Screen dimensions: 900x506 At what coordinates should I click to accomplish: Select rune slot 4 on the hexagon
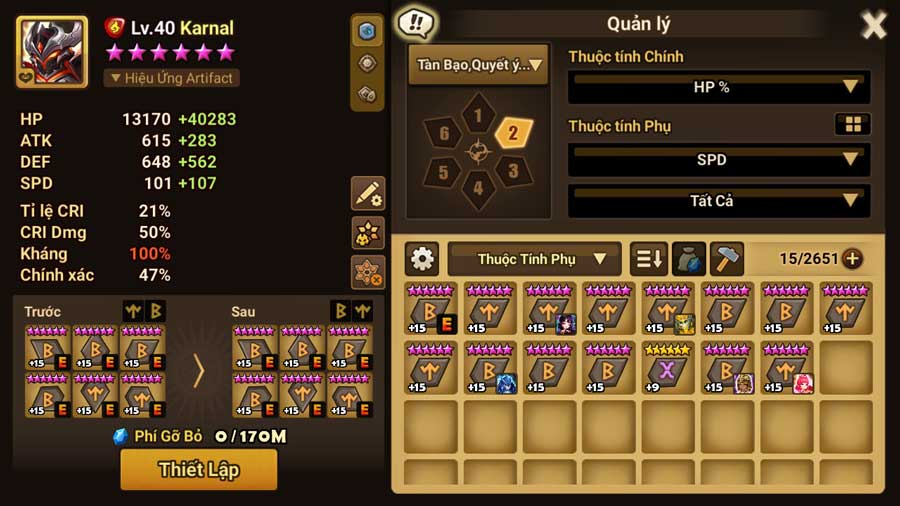(478, 186)
